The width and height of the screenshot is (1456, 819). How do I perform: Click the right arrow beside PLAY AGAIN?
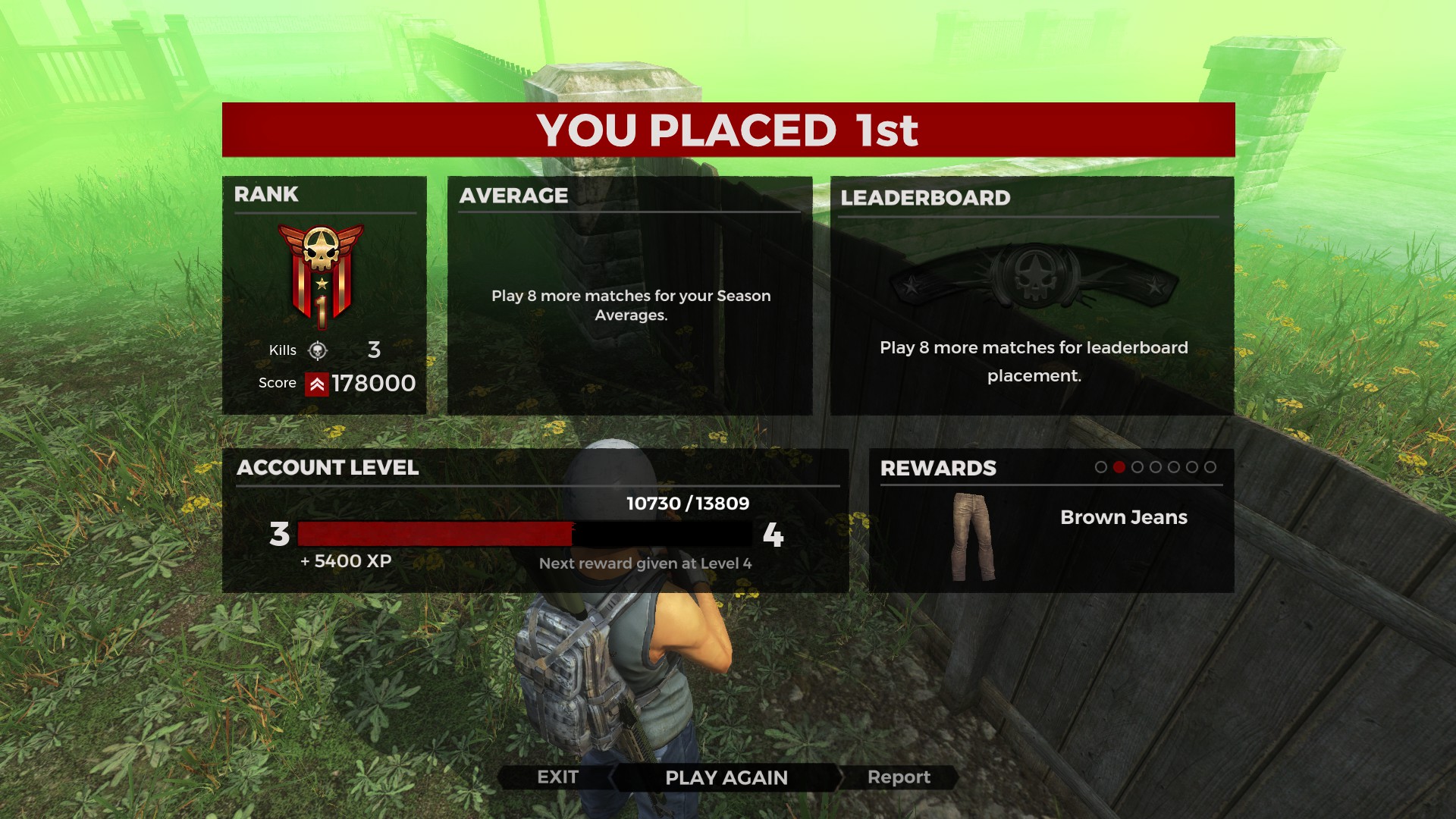click(x=842, y=777)
